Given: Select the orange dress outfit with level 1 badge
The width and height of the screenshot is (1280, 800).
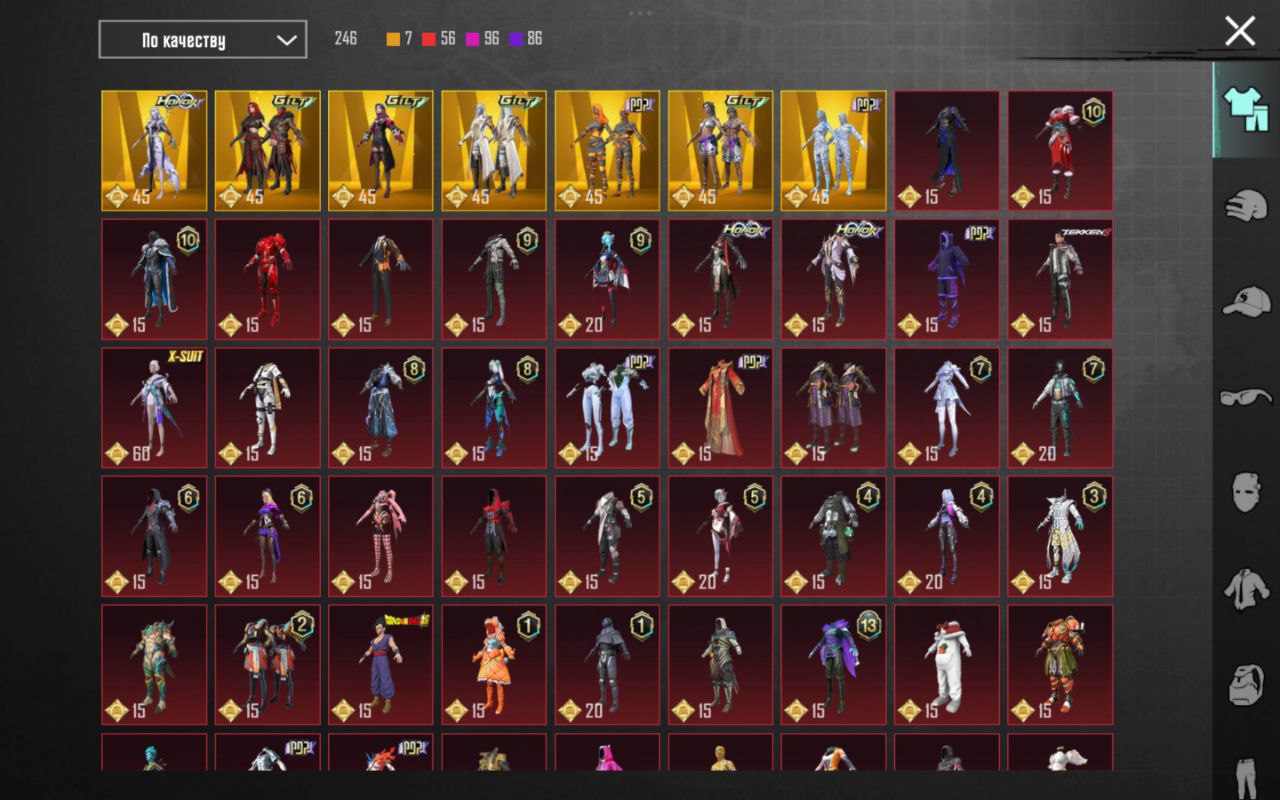Looking at the screenshot, I should point(494,664).
